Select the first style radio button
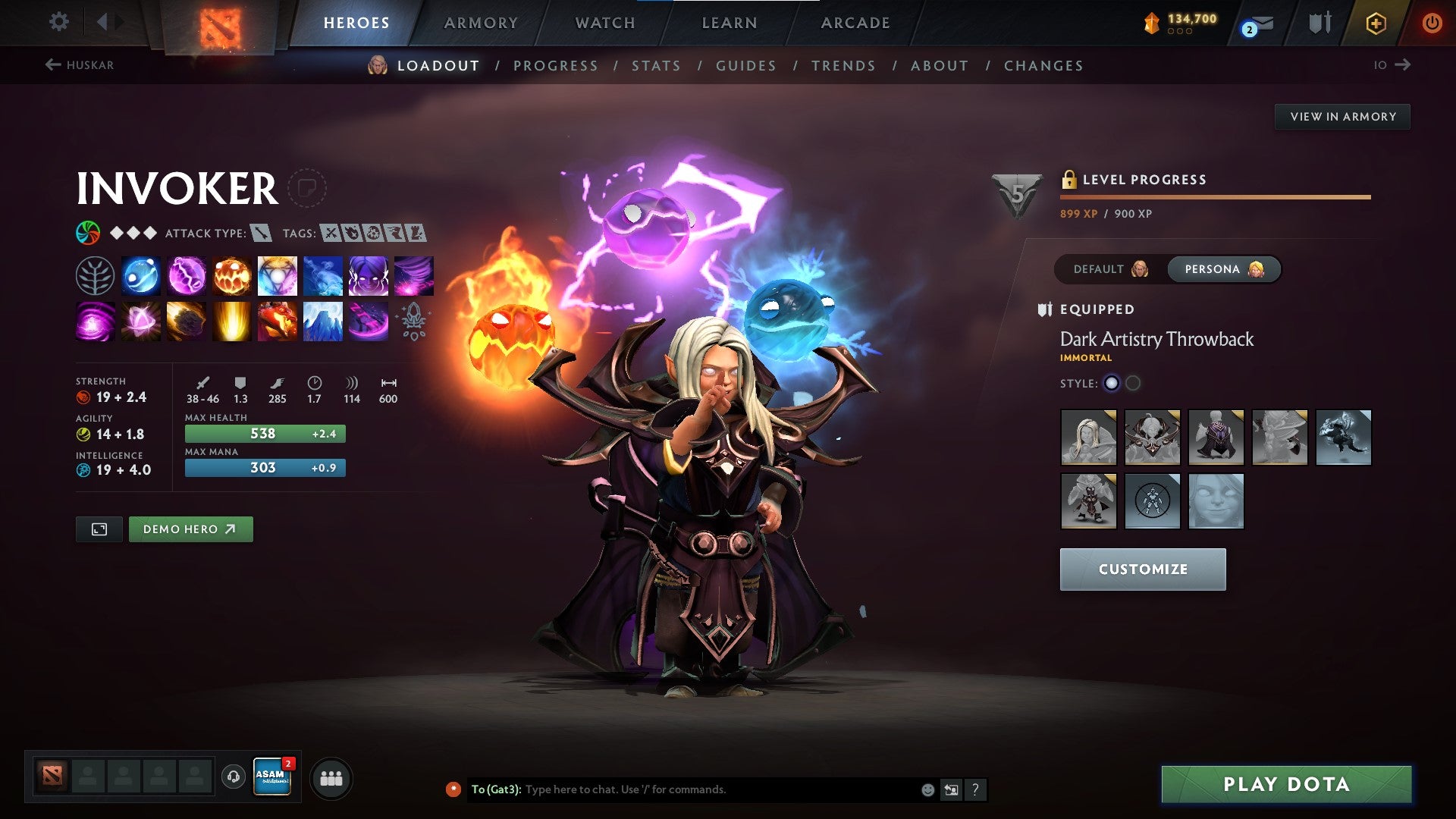Image resolution: width=1456 pixels, height=819 pixels. point(1112,383)
